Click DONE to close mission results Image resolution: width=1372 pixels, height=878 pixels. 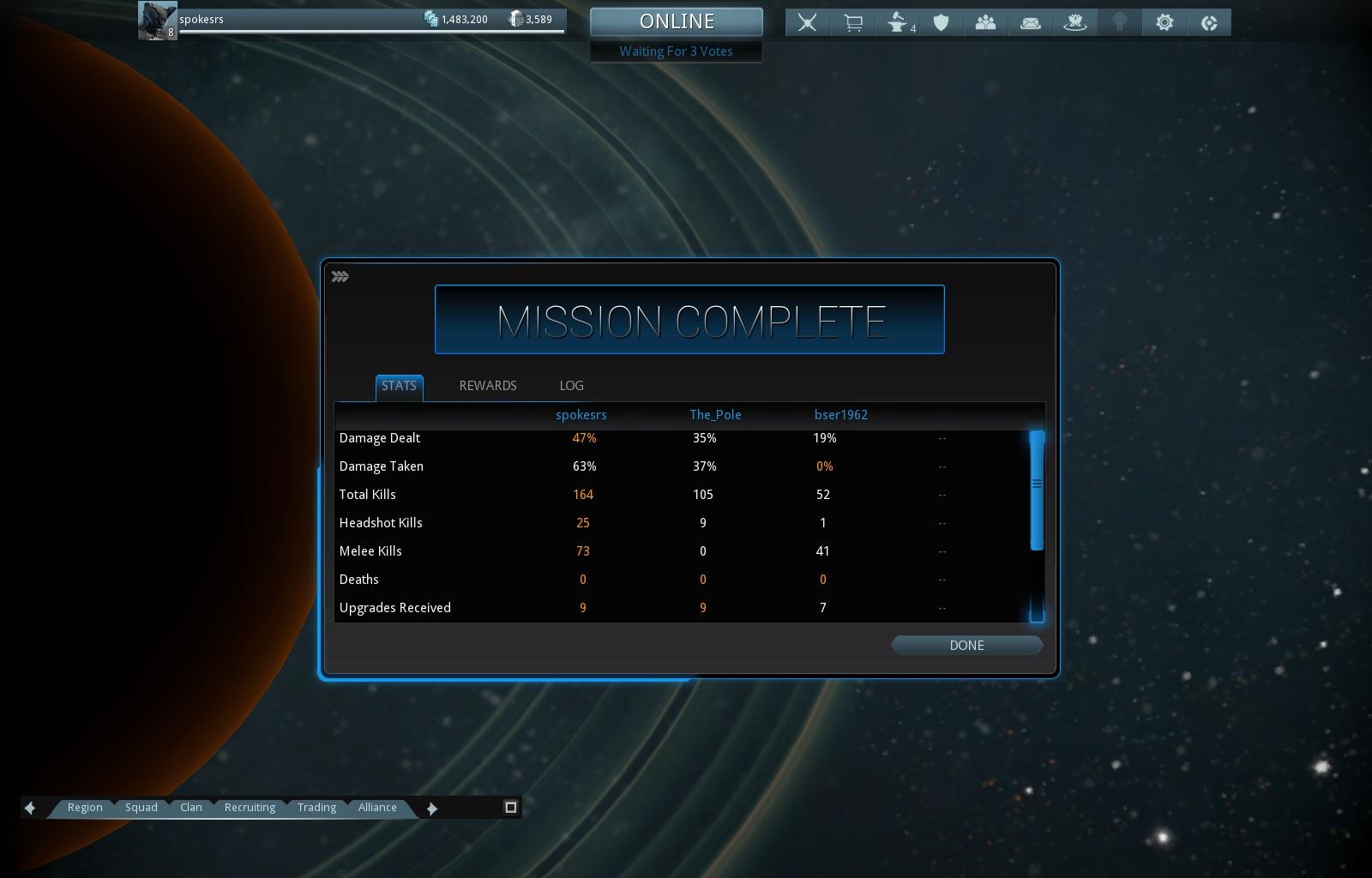click(x=966, y=646)
